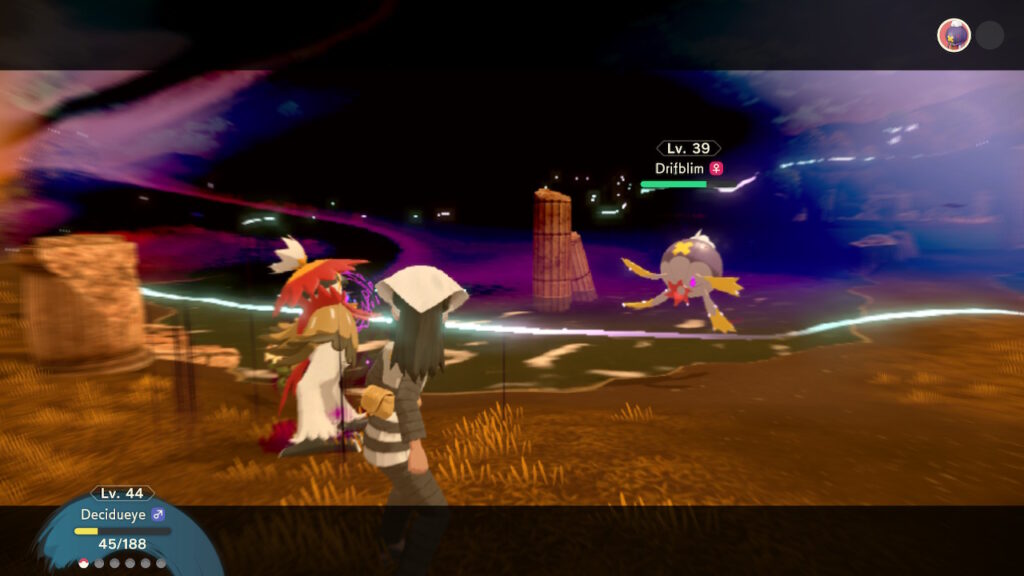Viewport: 1024px width, 576px height.
Task: Click the active Poké Ball party indicator
Action: [x=84, y=563]
